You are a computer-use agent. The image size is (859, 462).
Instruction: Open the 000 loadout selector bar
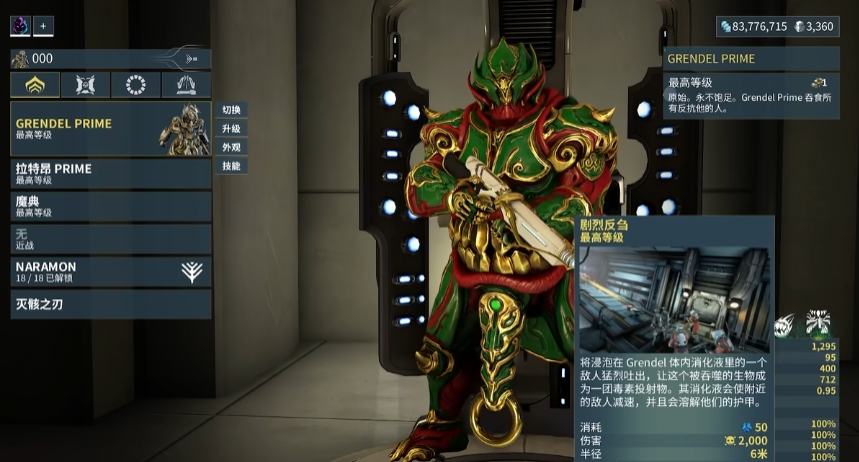point(110,59)
